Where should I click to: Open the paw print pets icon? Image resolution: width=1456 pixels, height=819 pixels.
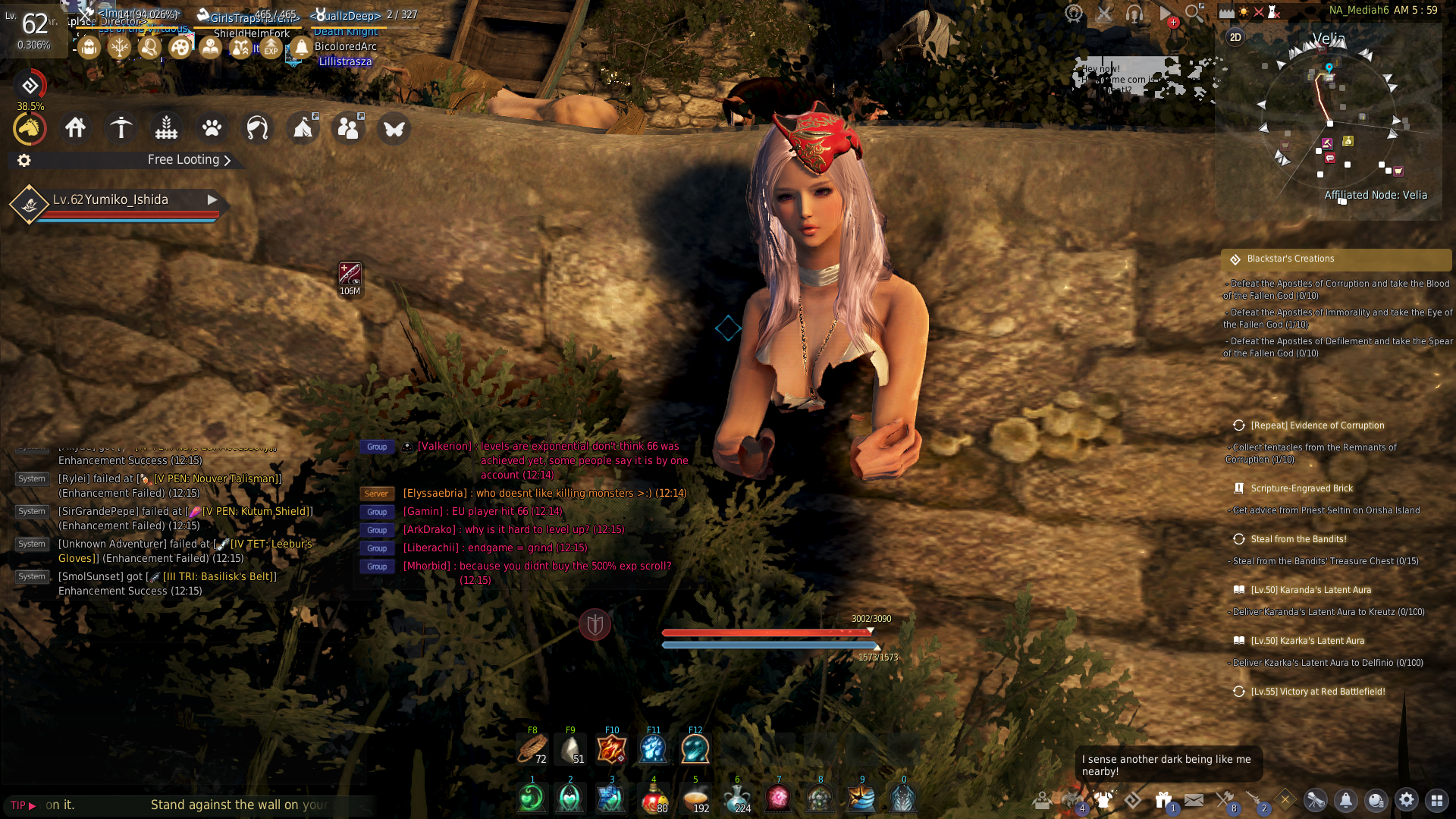coord(212,128)
